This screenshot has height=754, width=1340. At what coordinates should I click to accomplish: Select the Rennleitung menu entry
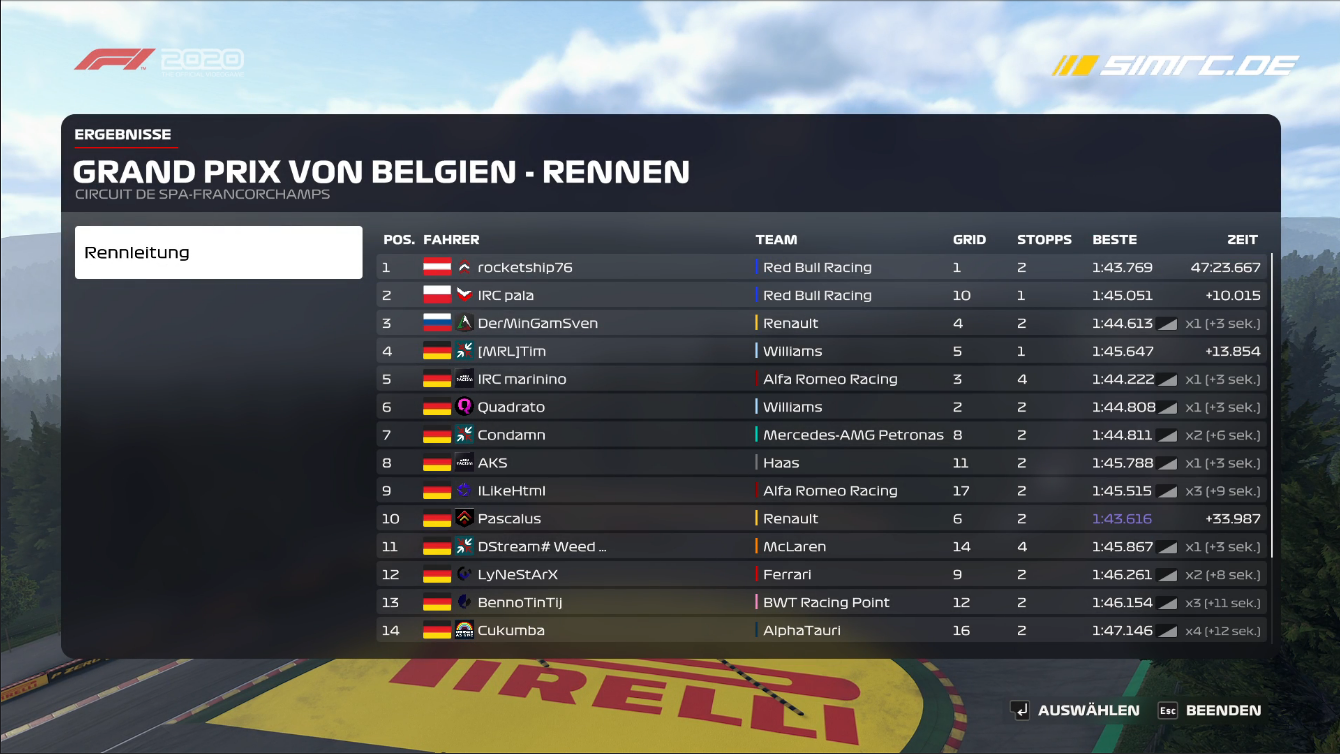click(218, 252)
